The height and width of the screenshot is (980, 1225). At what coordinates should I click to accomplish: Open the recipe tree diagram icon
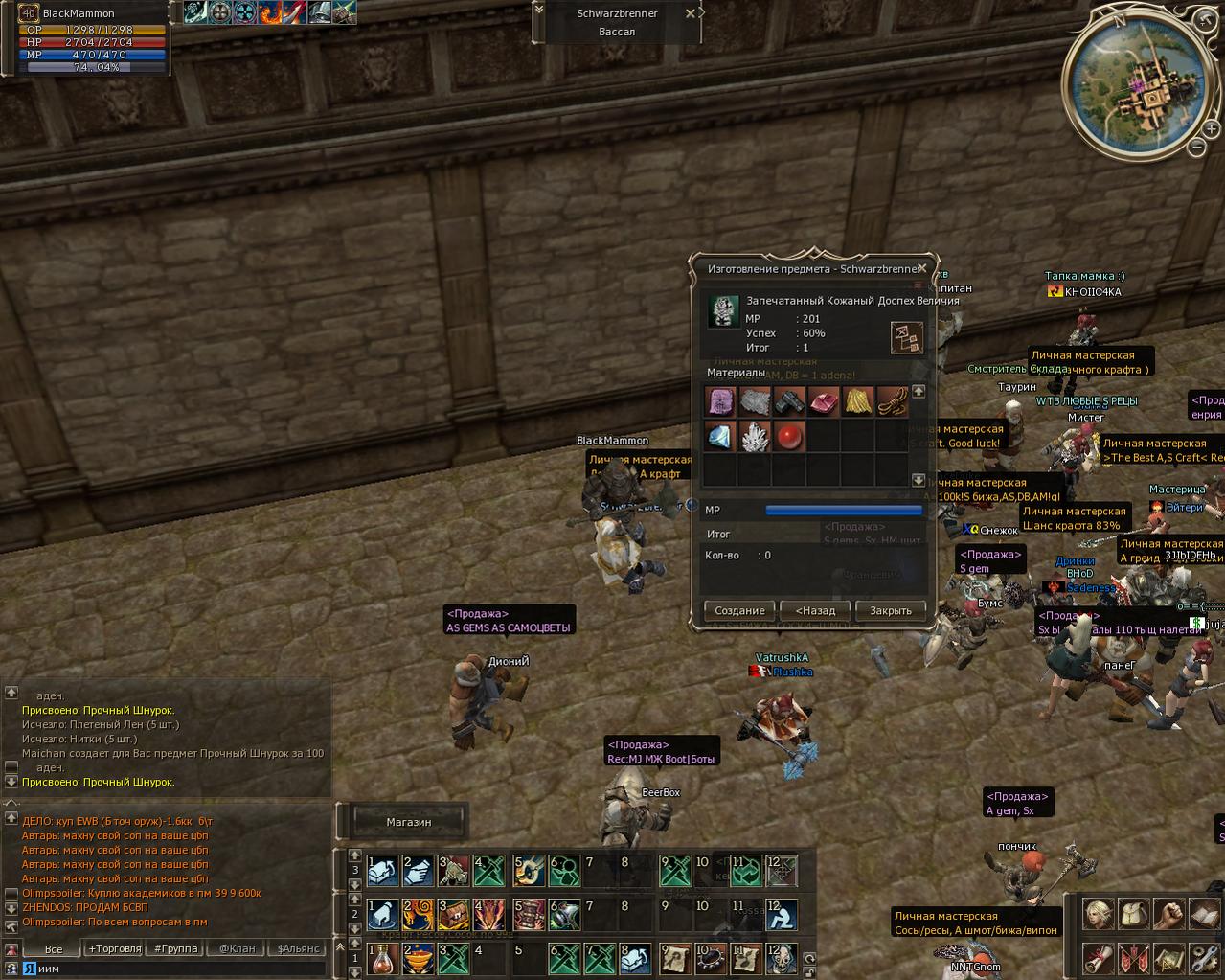coord(906,337)
